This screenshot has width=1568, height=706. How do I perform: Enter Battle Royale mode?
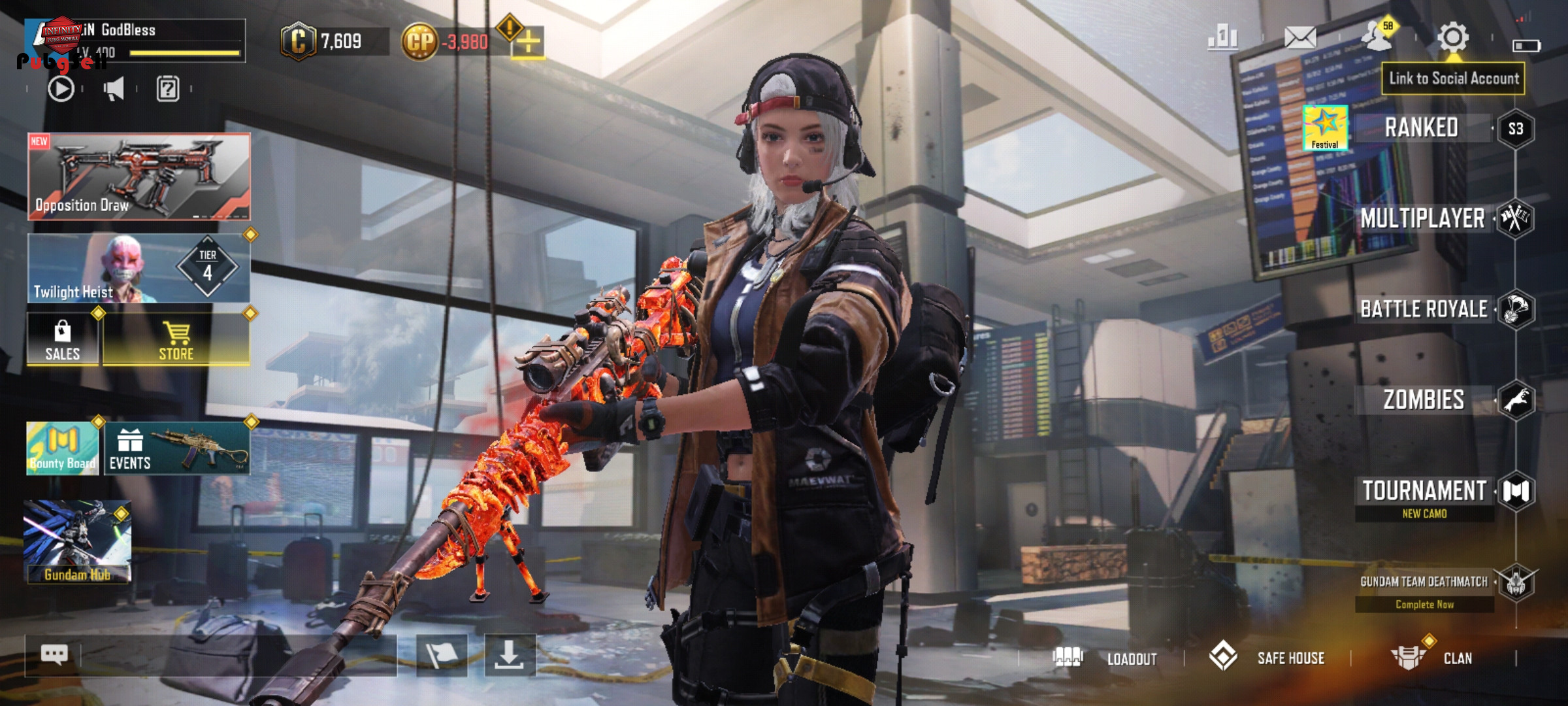click(1424, 309)
